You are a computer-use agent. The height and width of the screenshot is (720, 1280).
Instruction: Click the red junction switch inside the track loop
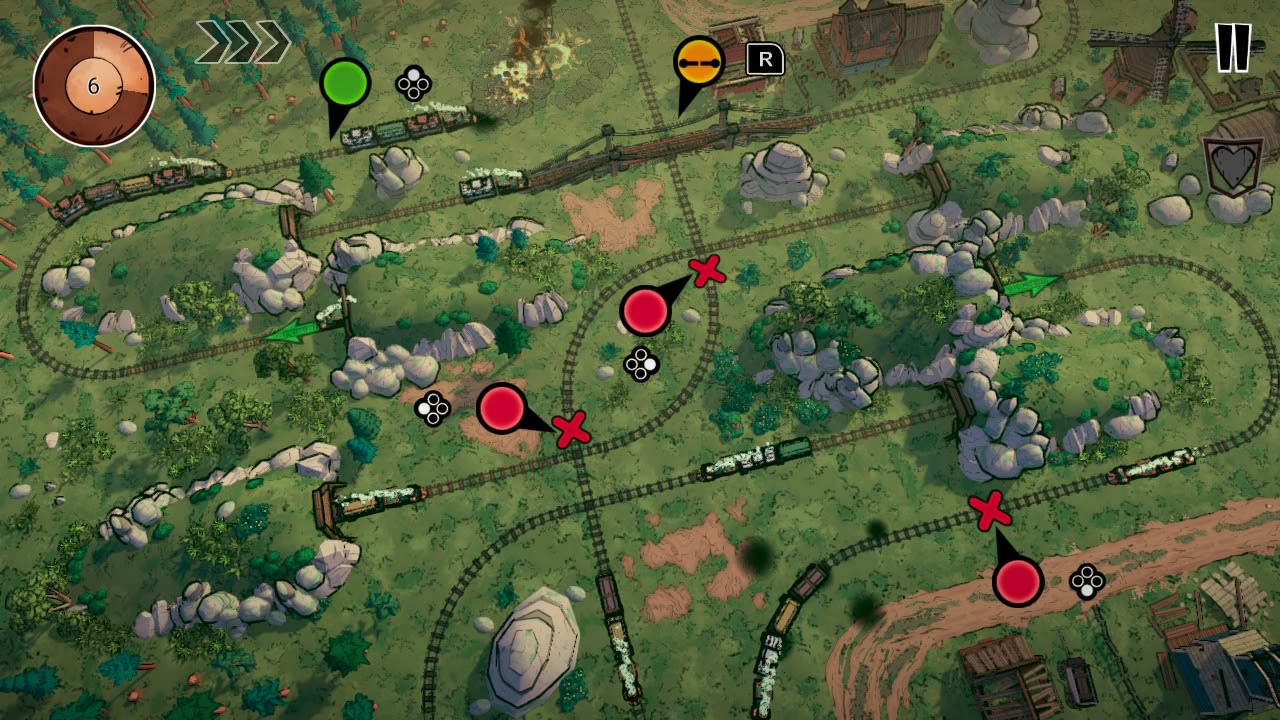[x=645, y=312]
